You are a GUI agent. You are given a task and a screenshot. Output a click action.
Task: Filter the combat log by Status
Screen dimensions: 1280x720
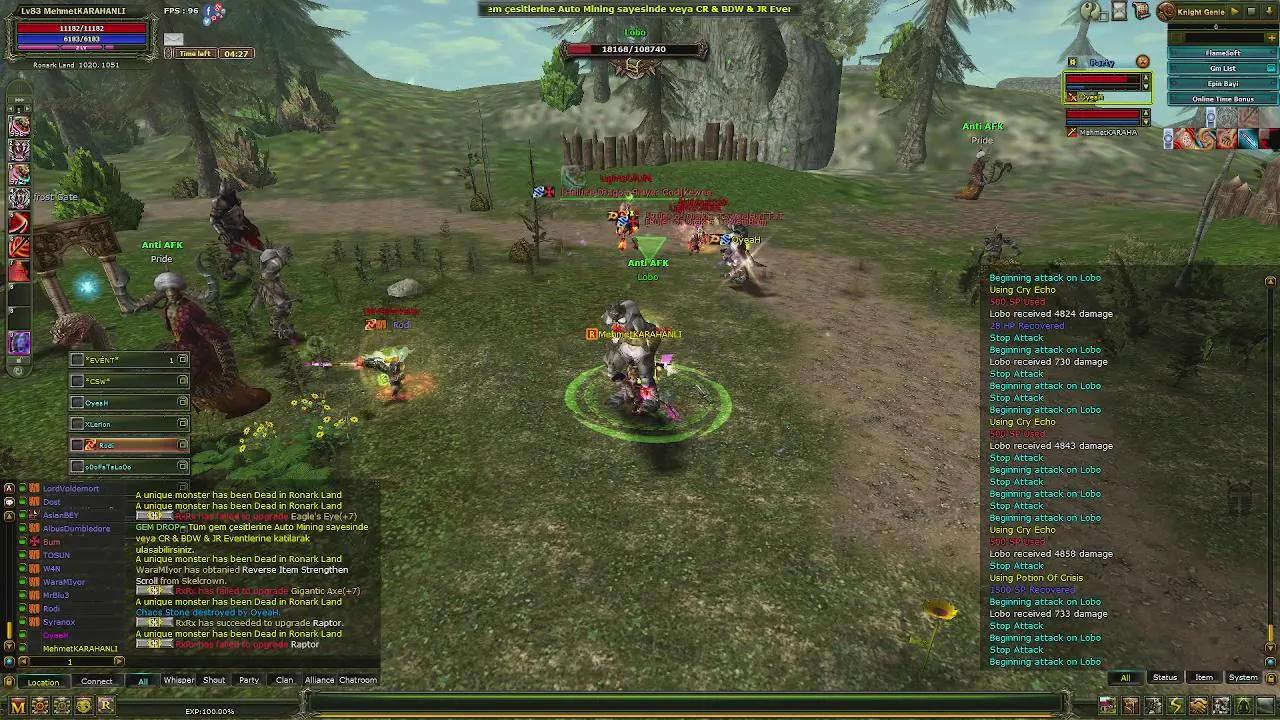point(1165,678)
